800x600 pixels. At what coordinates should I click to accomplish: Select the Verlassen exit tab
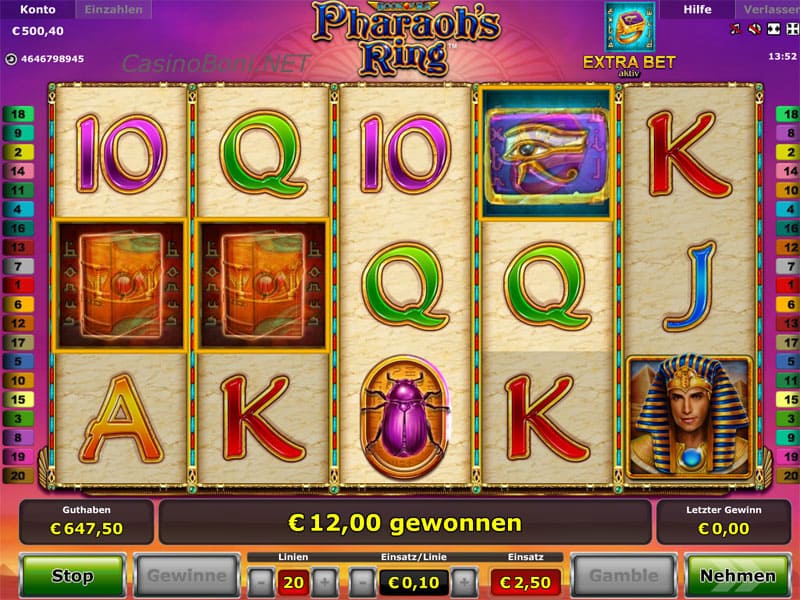(770, 10)
